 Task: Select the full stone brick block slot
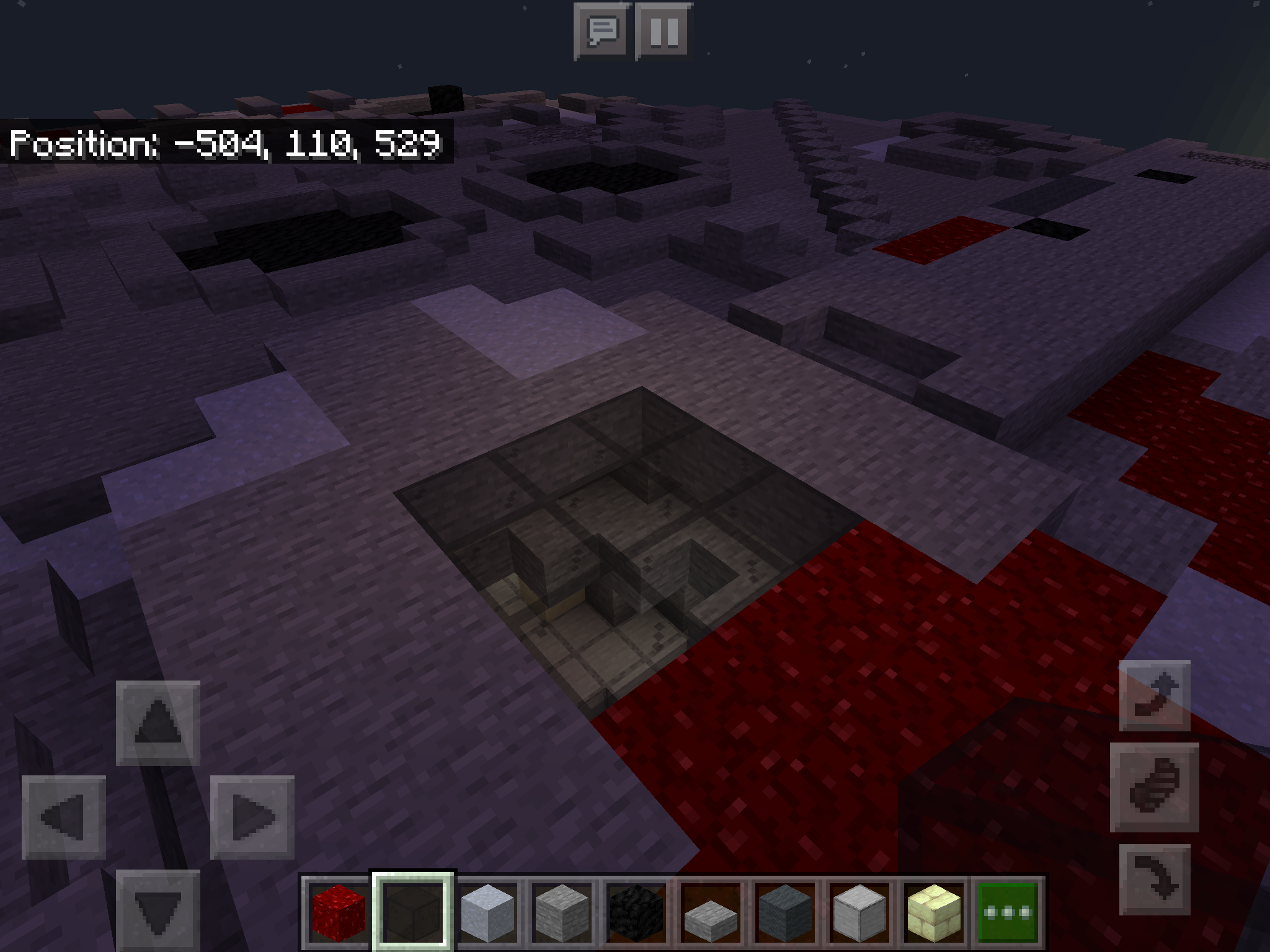click(x=562, y=912)
